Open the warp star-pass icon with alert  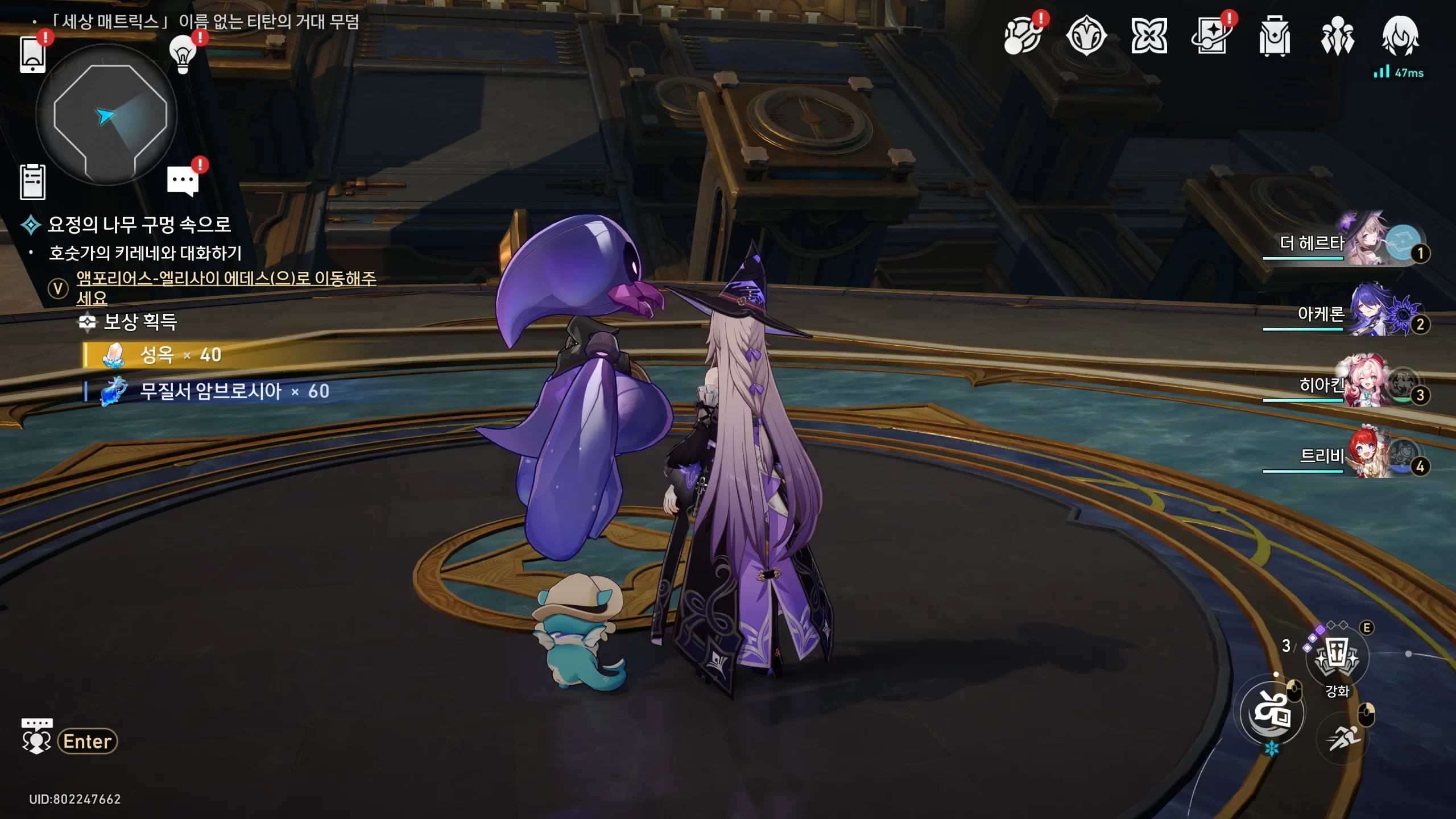point(1211,36)
